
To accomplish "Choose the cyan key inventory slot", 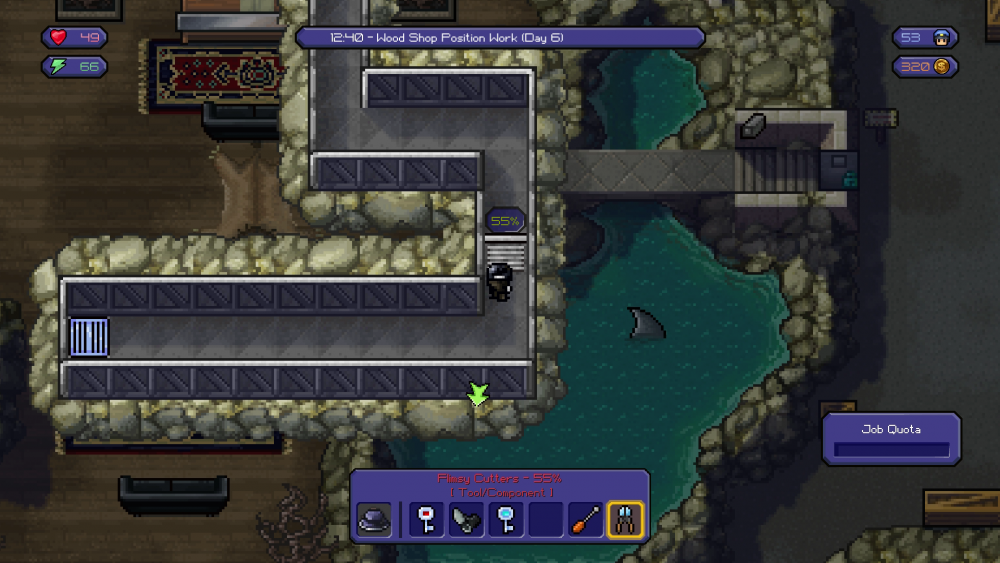I will [506, 520].
